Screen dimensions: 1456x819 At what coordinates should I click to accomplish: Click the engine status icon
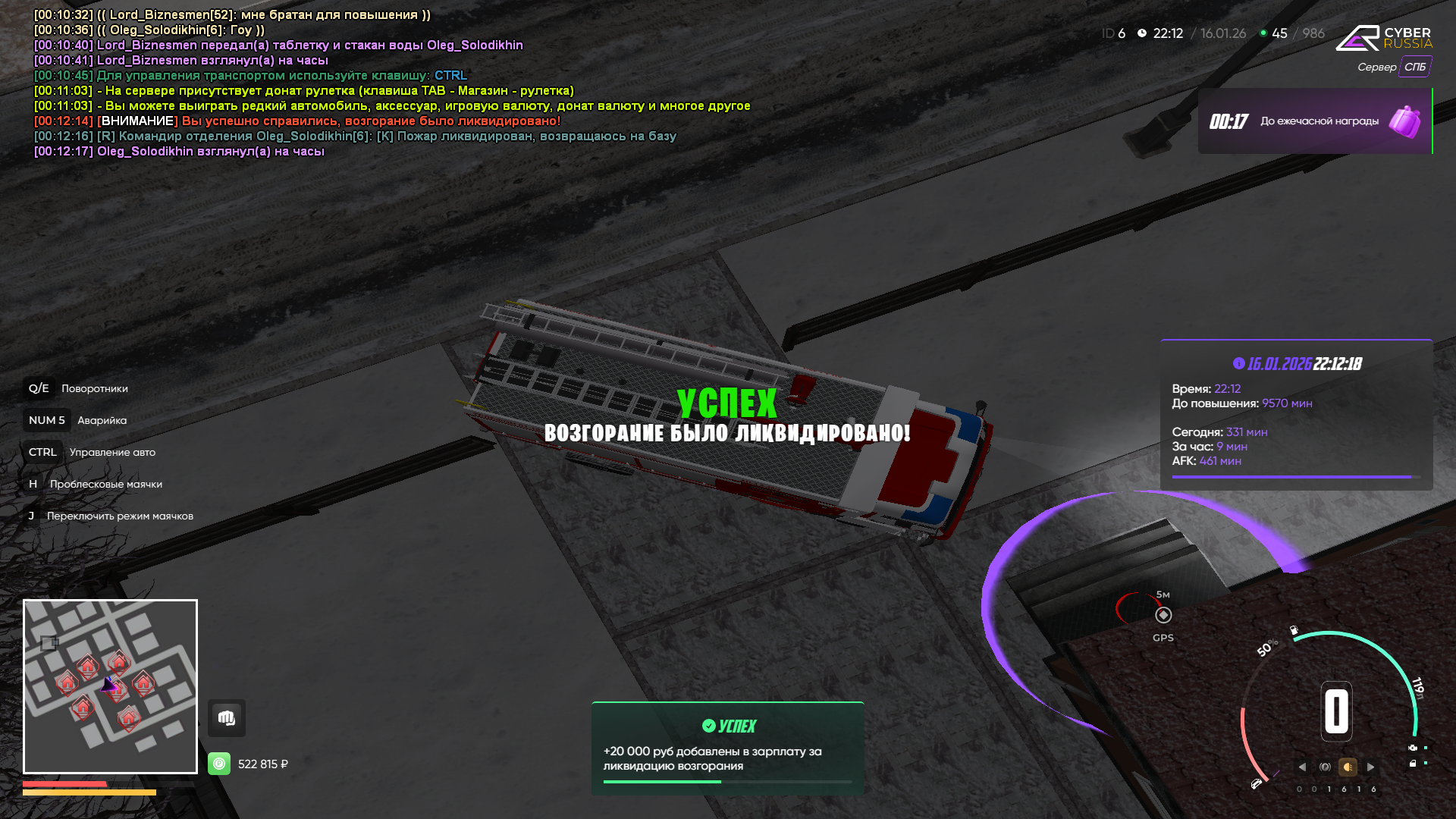point(1413,748)
